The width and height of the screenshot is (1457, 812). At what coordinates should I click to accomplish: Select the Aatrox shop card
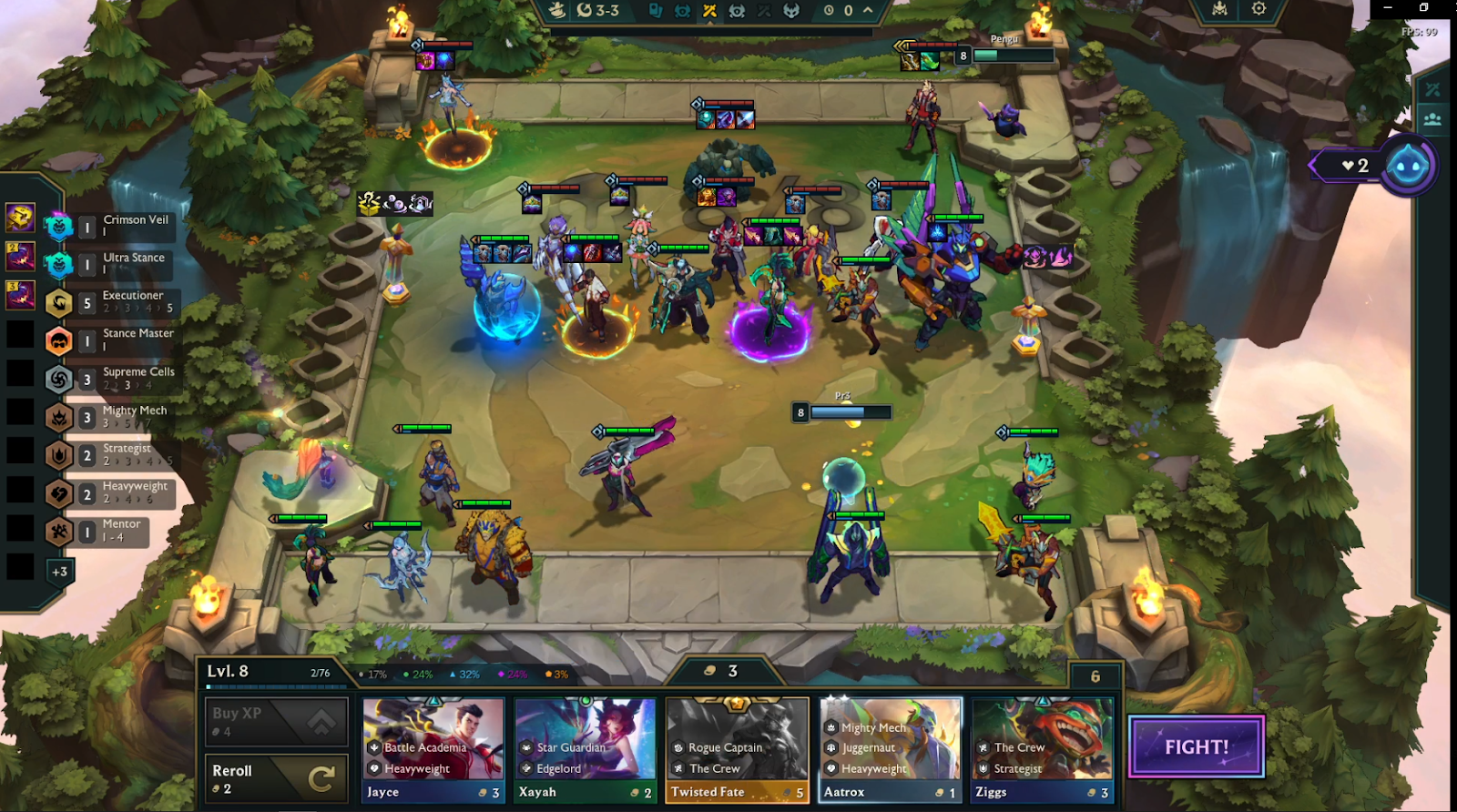pyautogui.click(x=890, y=749)
